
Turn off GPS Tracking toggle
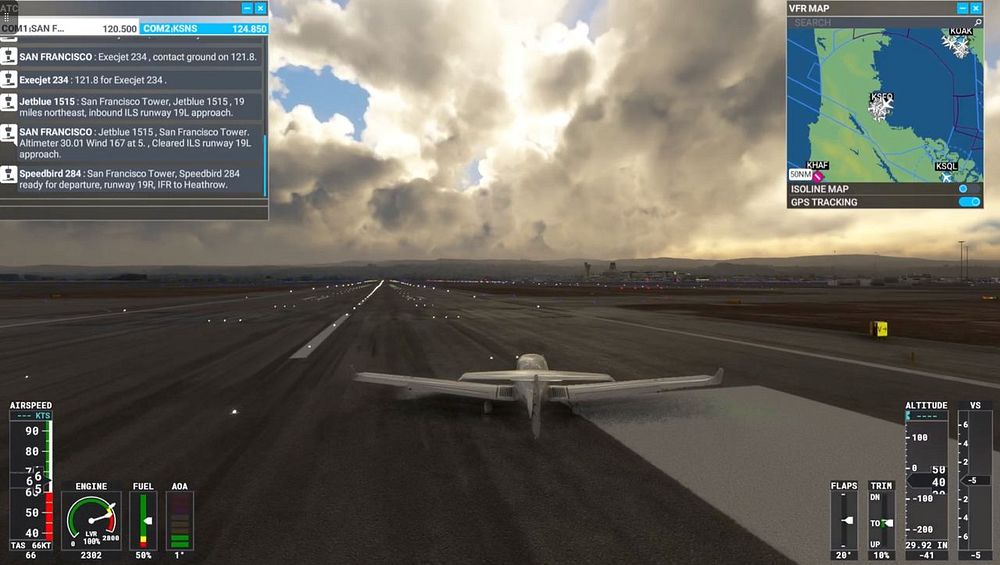click(x=968, y=202)
